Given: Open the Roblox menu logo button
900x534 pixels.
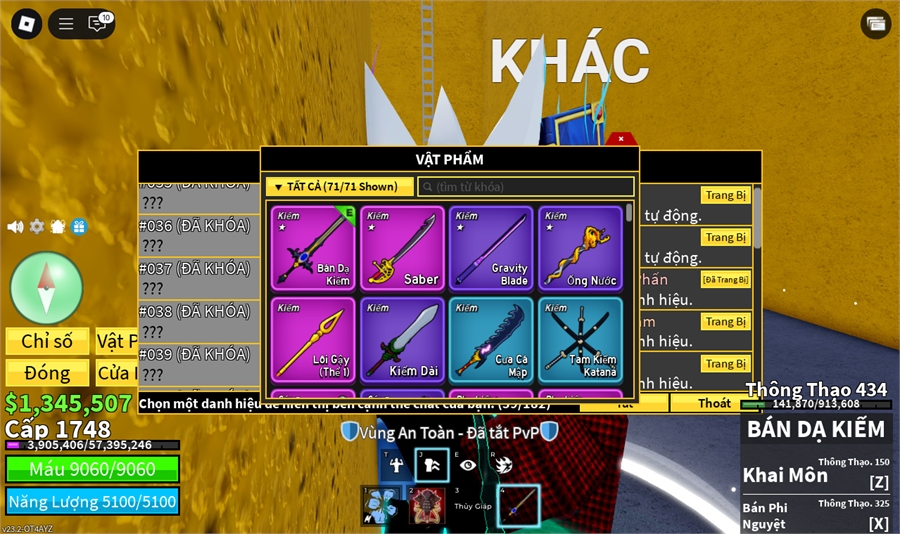Looking at the screenshot, I should [26, 24].
